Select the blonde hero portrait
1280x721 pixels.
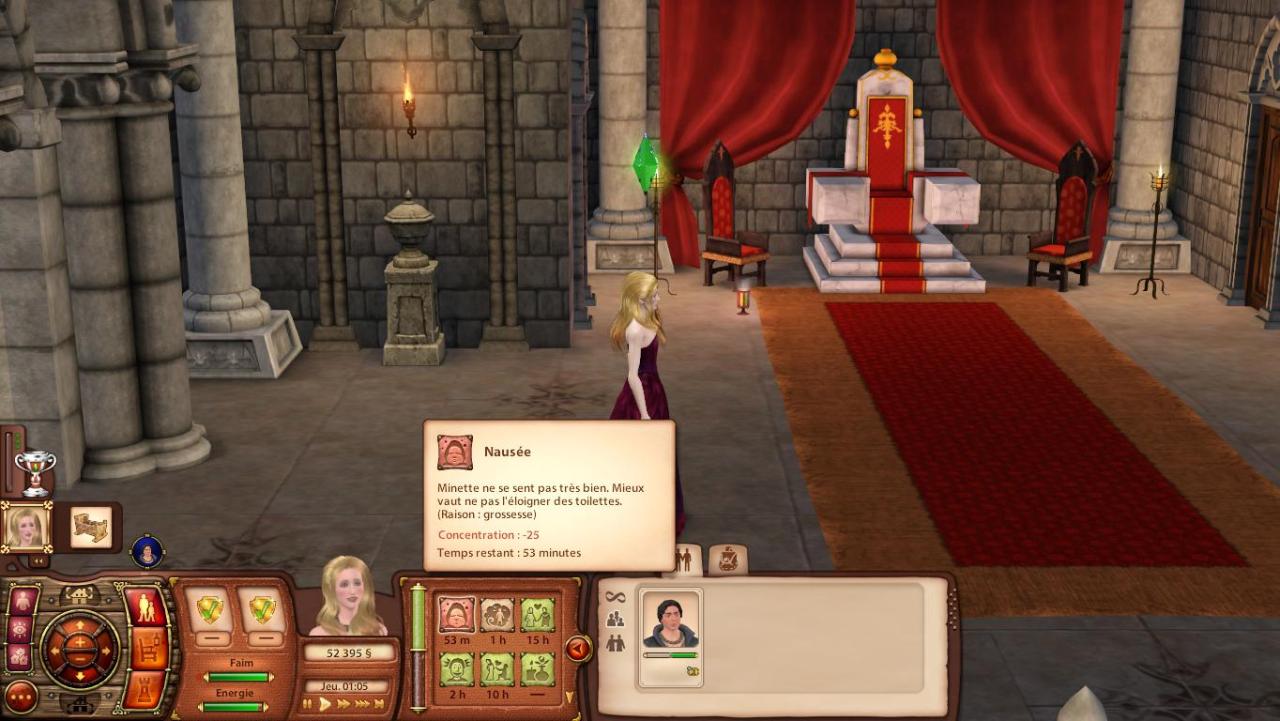point(26,526)
